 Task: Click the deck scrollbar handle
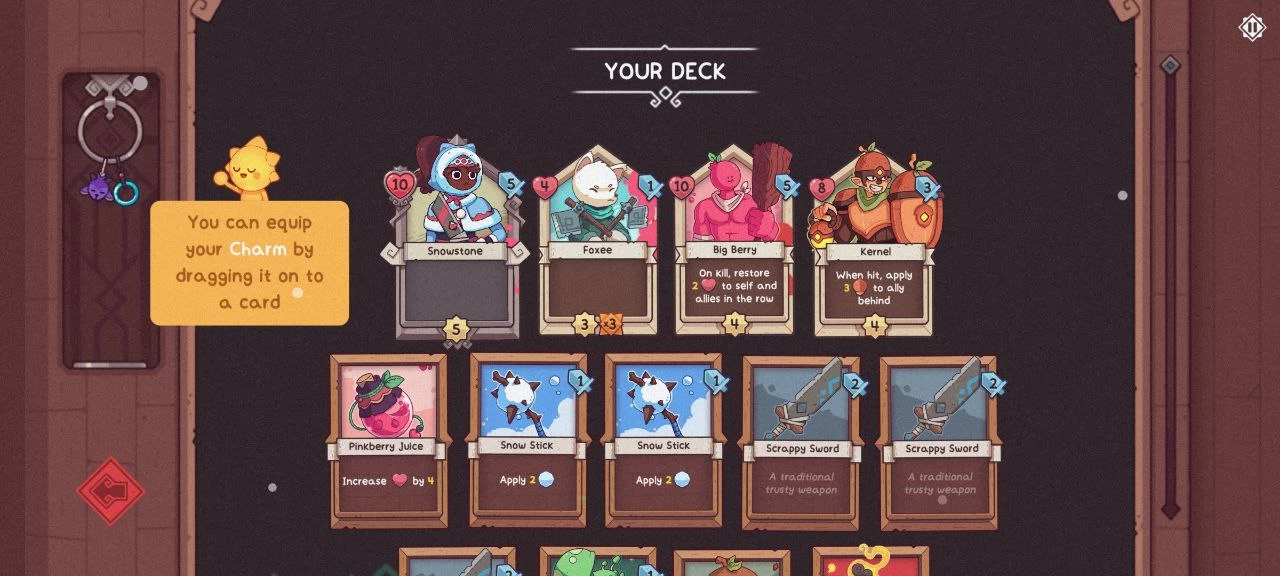(1170, 67)
